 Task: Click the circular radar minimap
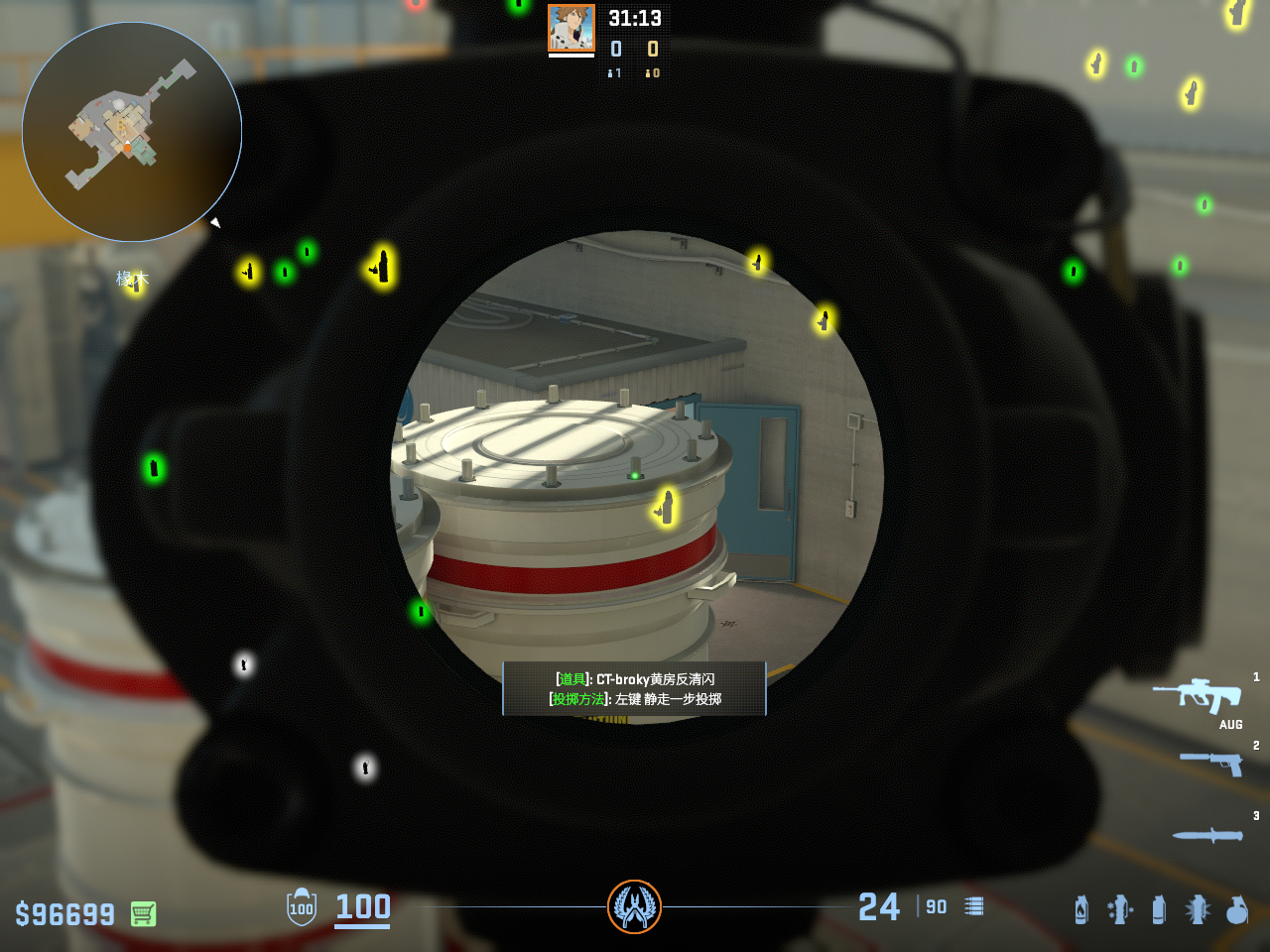click(132, 132)
